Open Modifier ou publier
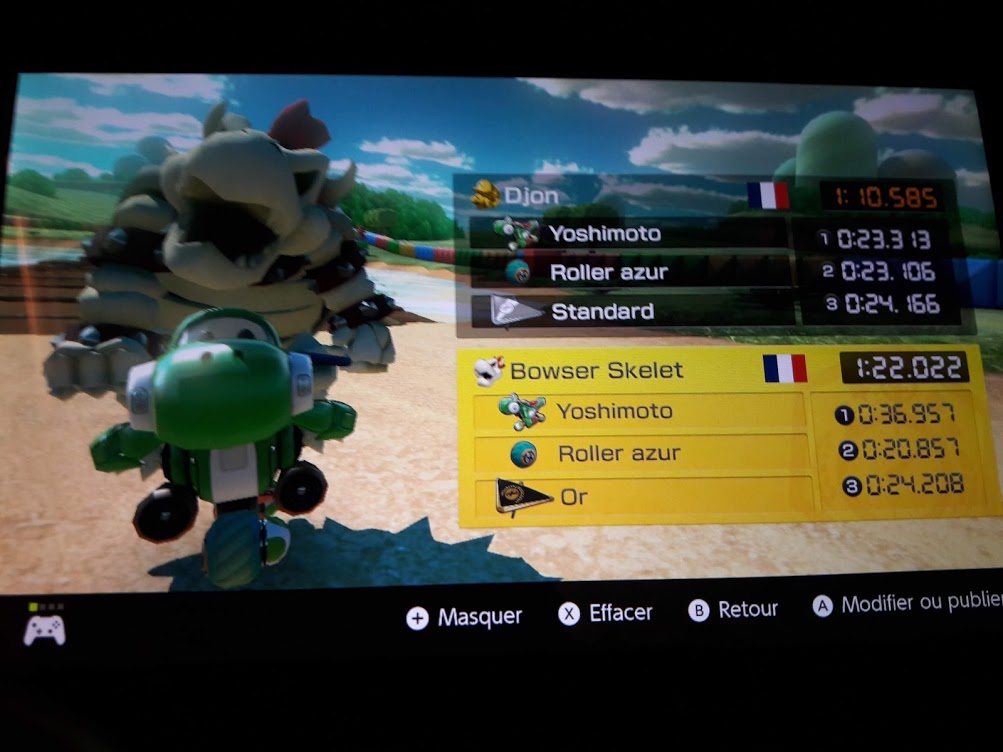This screenshot has height=752, width=1003. click(906, 604)
